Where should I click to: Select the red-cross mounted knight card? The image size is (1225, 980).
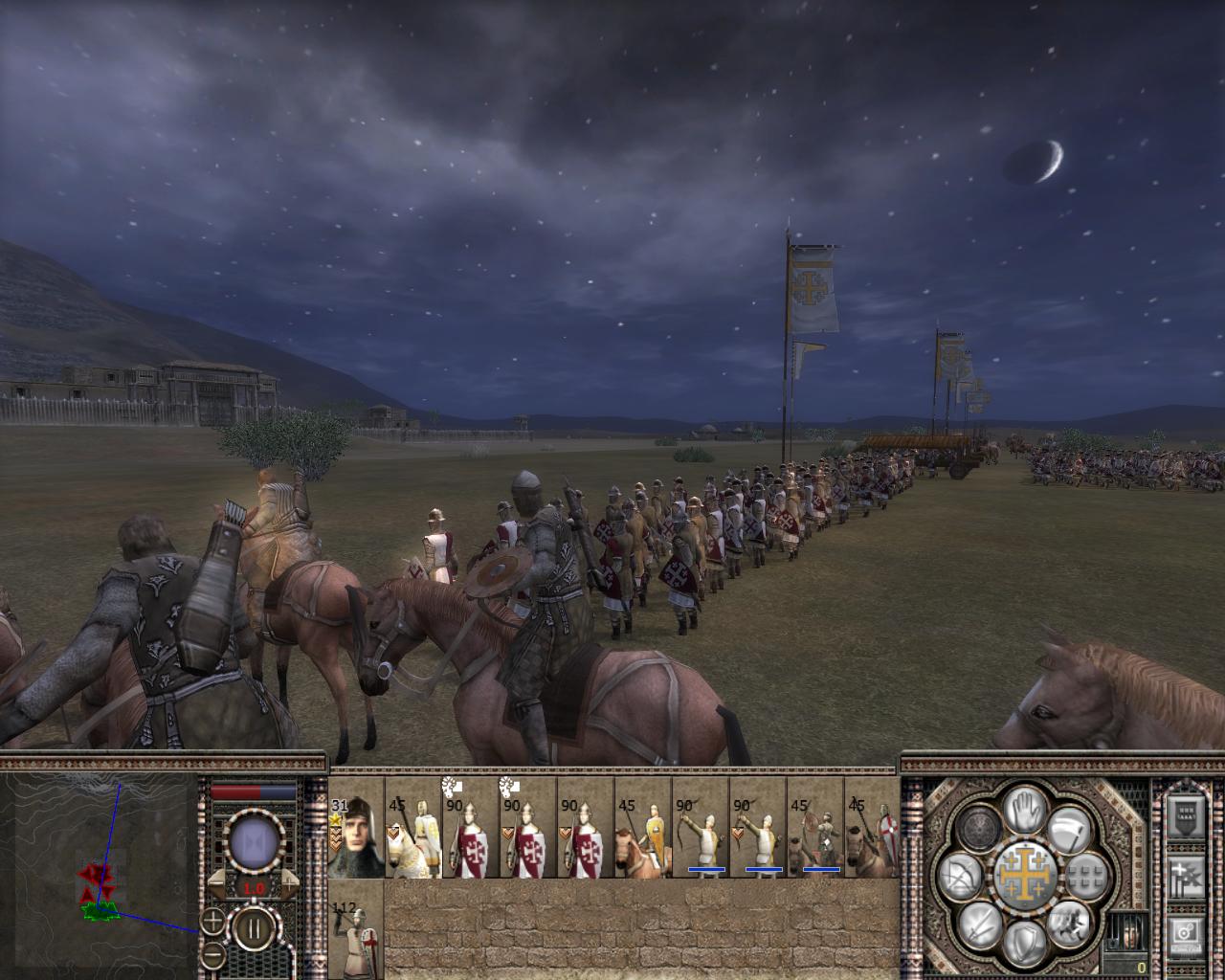tap(872, 833)
